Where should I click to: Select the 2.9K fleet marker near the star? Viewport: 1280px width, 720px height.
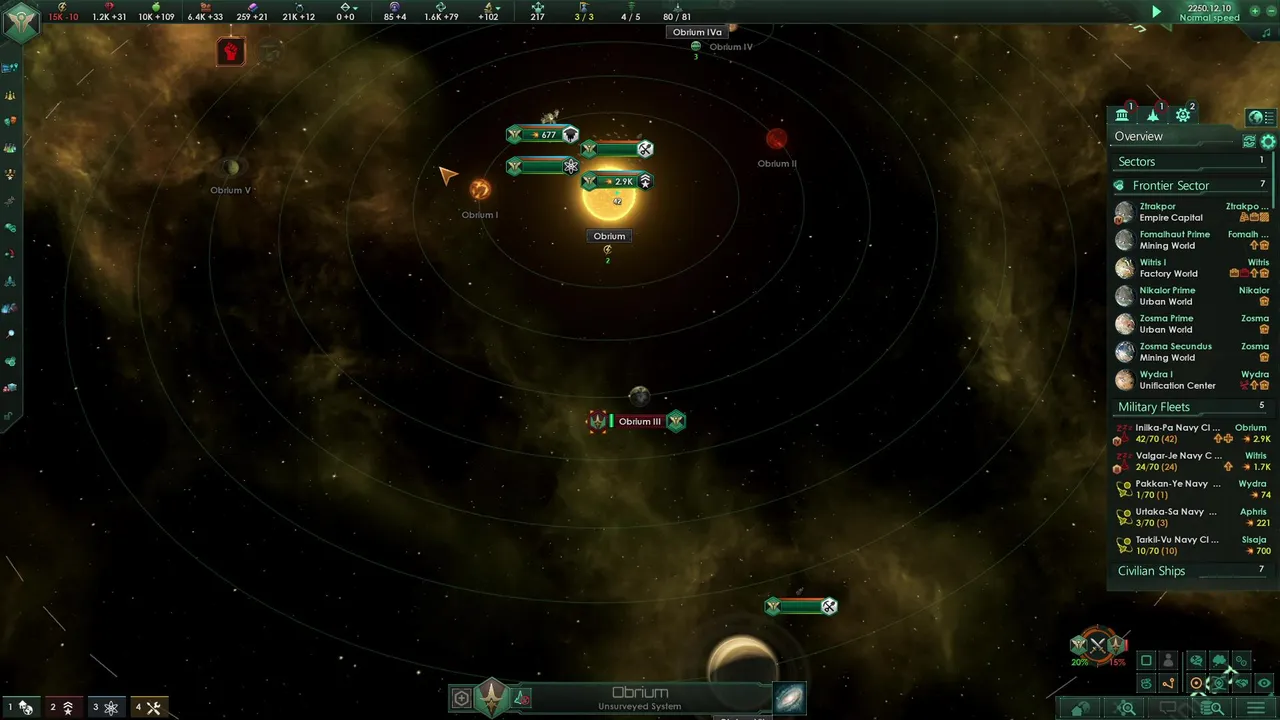(x=618, y=181)
